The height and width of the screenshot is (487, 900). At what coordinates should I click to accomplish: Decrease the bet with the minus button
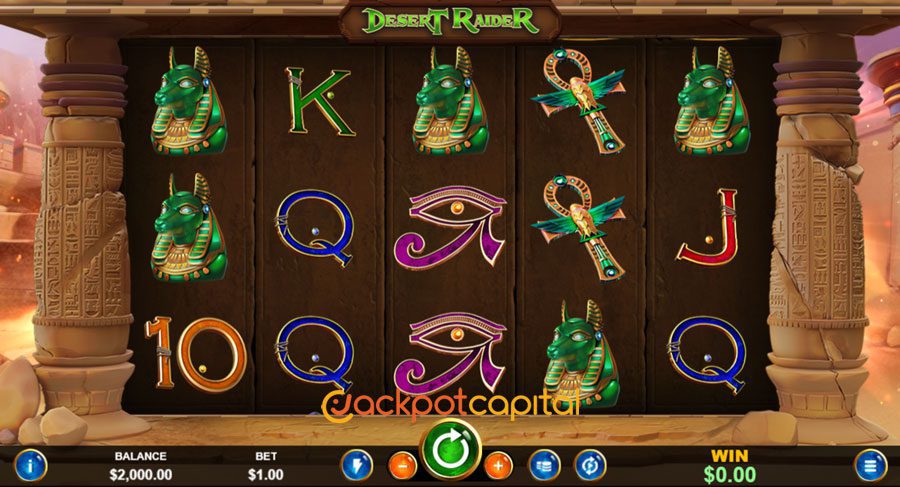click(401, 465)
